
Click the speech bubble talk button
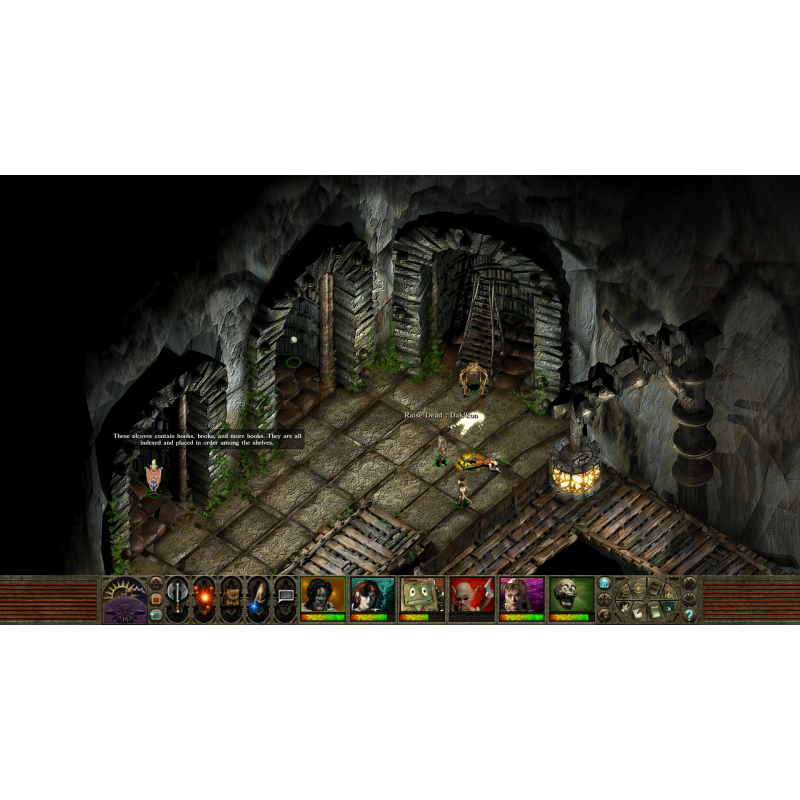(285, 599)
